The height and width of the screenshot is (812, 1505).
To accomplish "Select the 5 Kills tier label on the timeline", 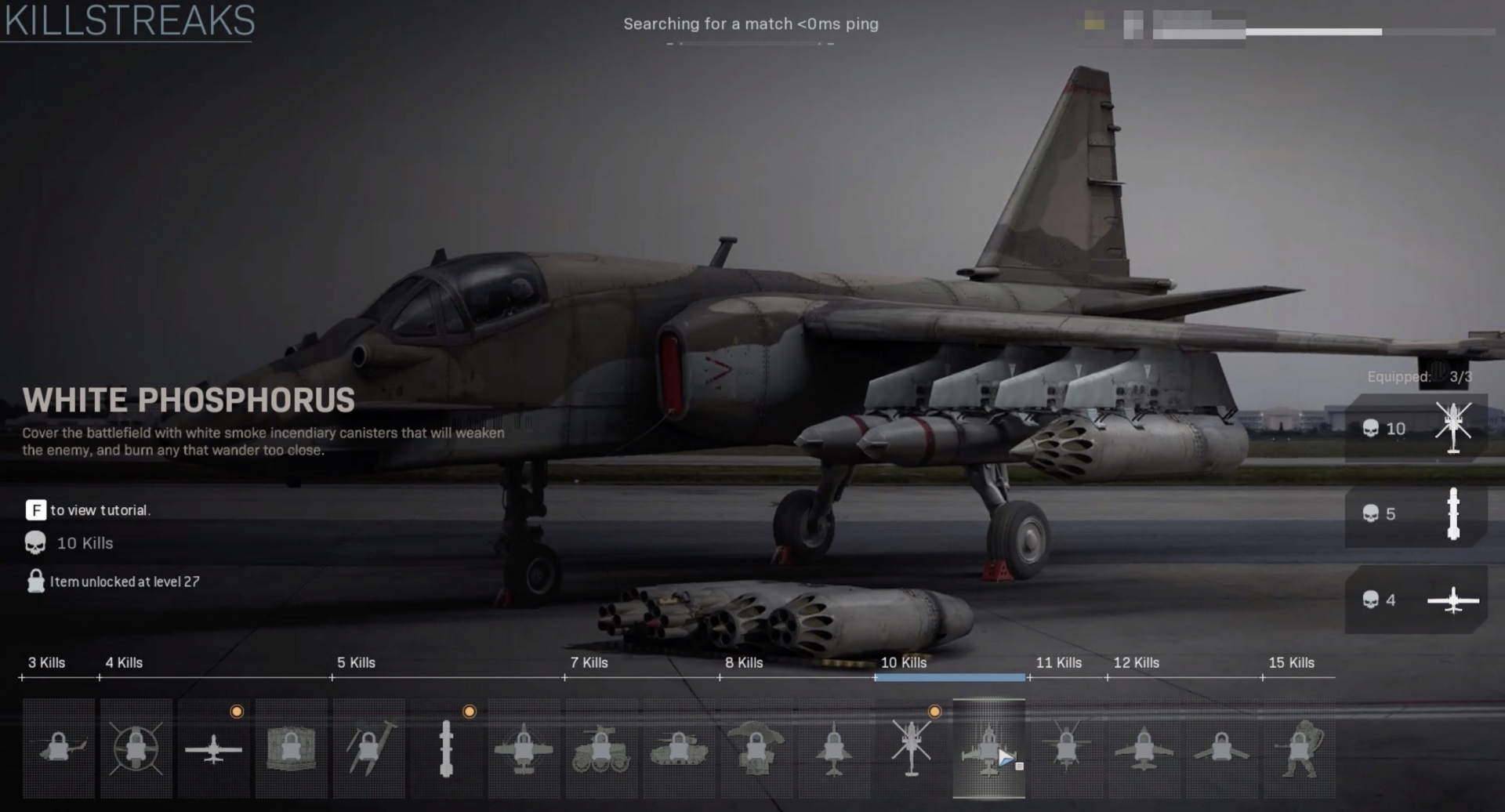I will point(357,662).
